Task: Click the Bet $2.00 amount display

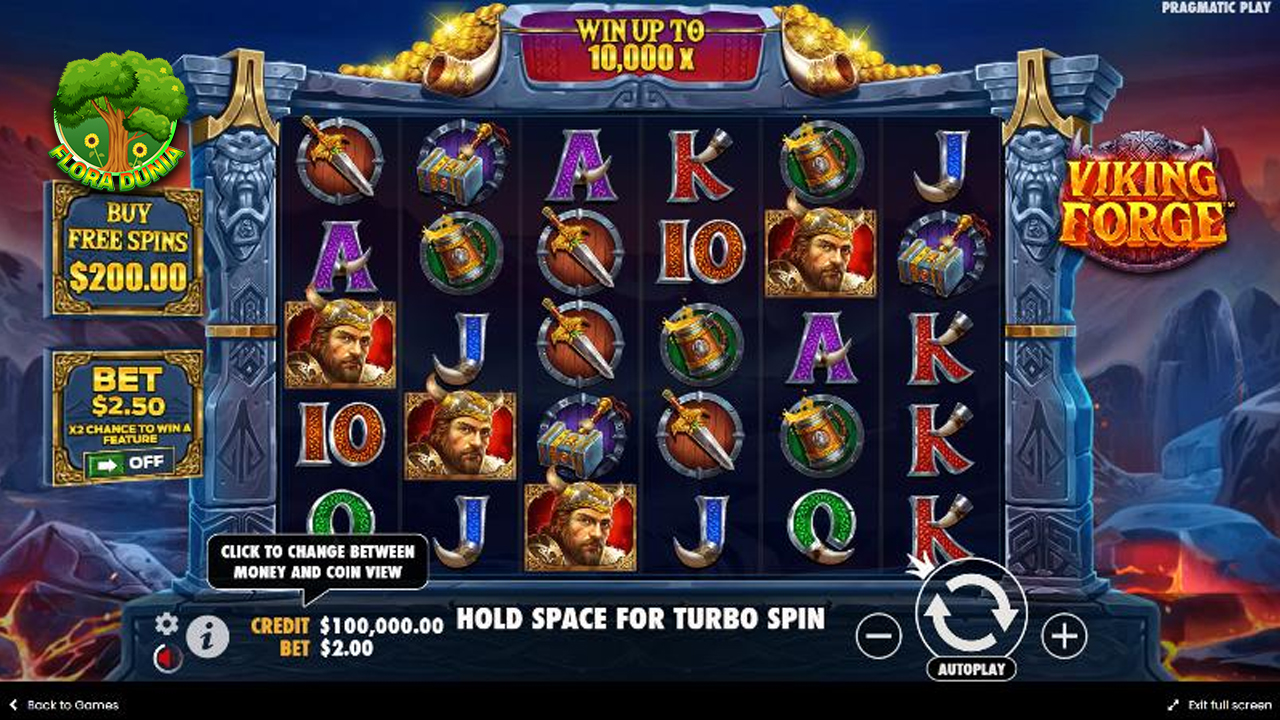Action: click(348, 648)
